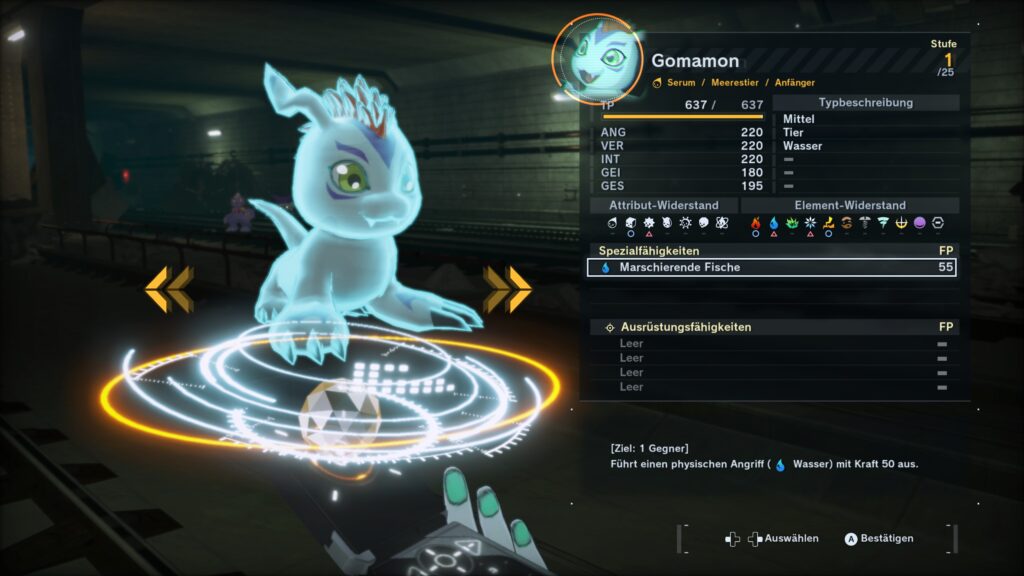Switch to next Digimon with right chevron arrow
The image size is (1024, 576).
pyautogui.click(x=507, y=289)
